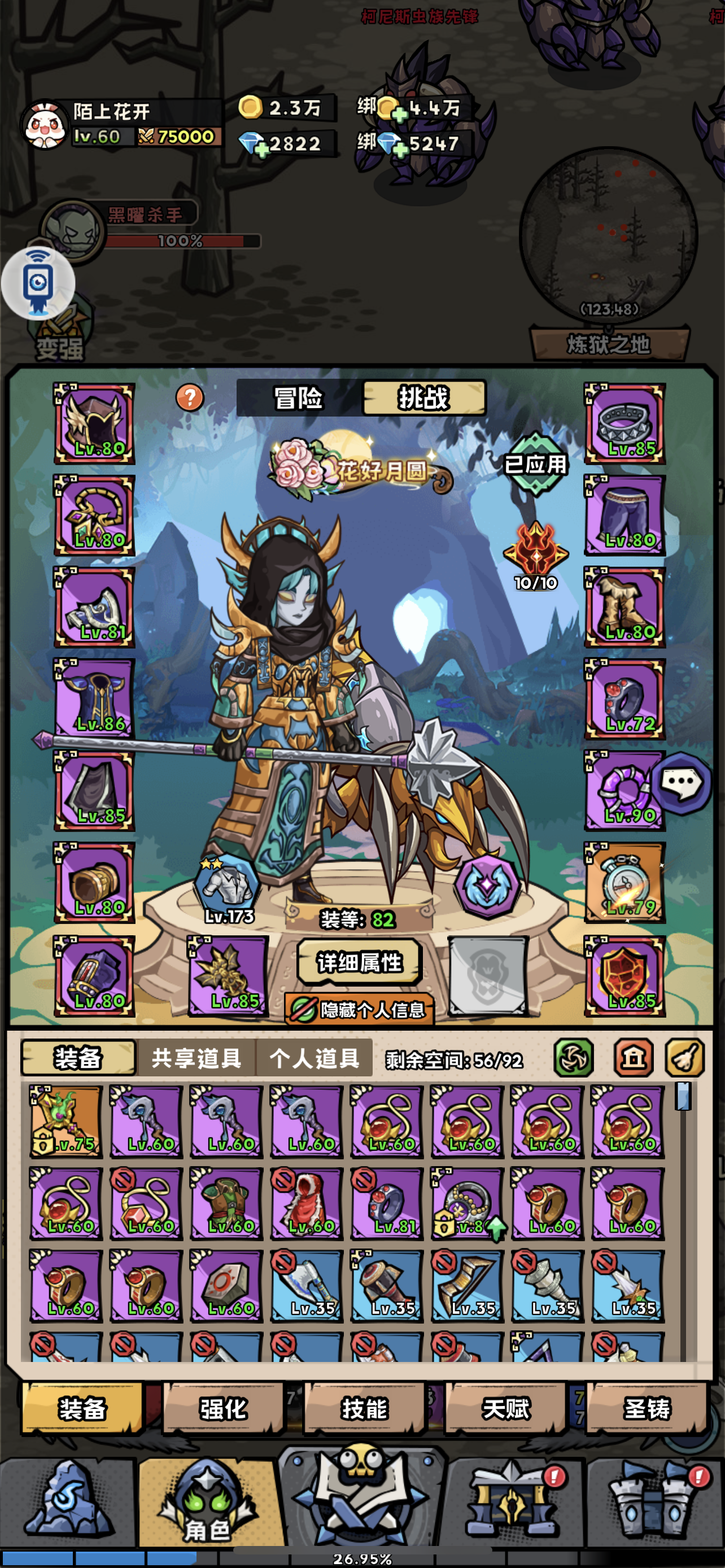Viewport: 725px width, 1568px height.
Task: Tap the 26.95% progress bar at bottom
Action: tap(362, 1557)
